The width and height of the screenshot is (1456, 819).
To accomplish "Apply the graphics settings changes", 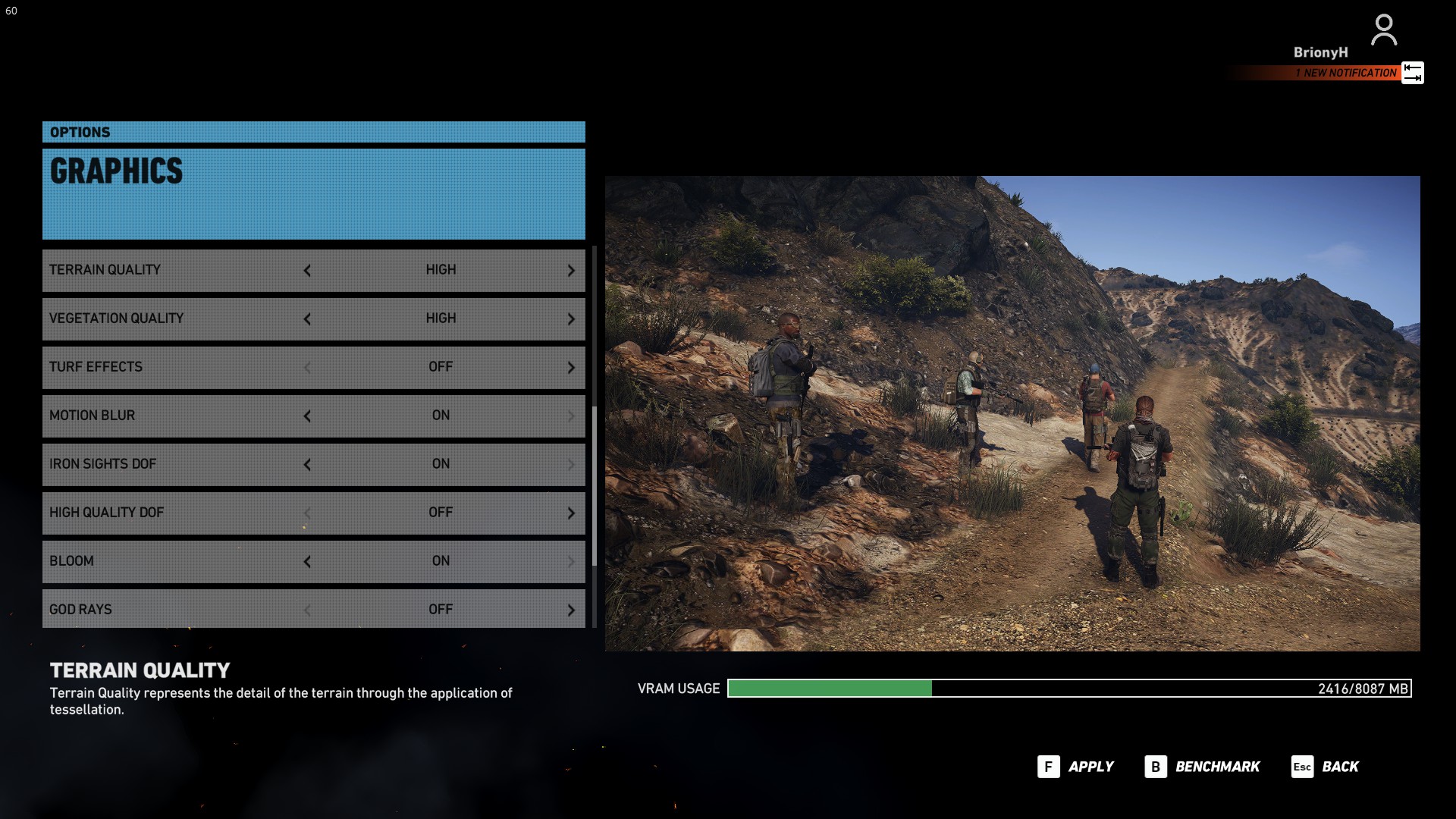I will pos(1075,767).
